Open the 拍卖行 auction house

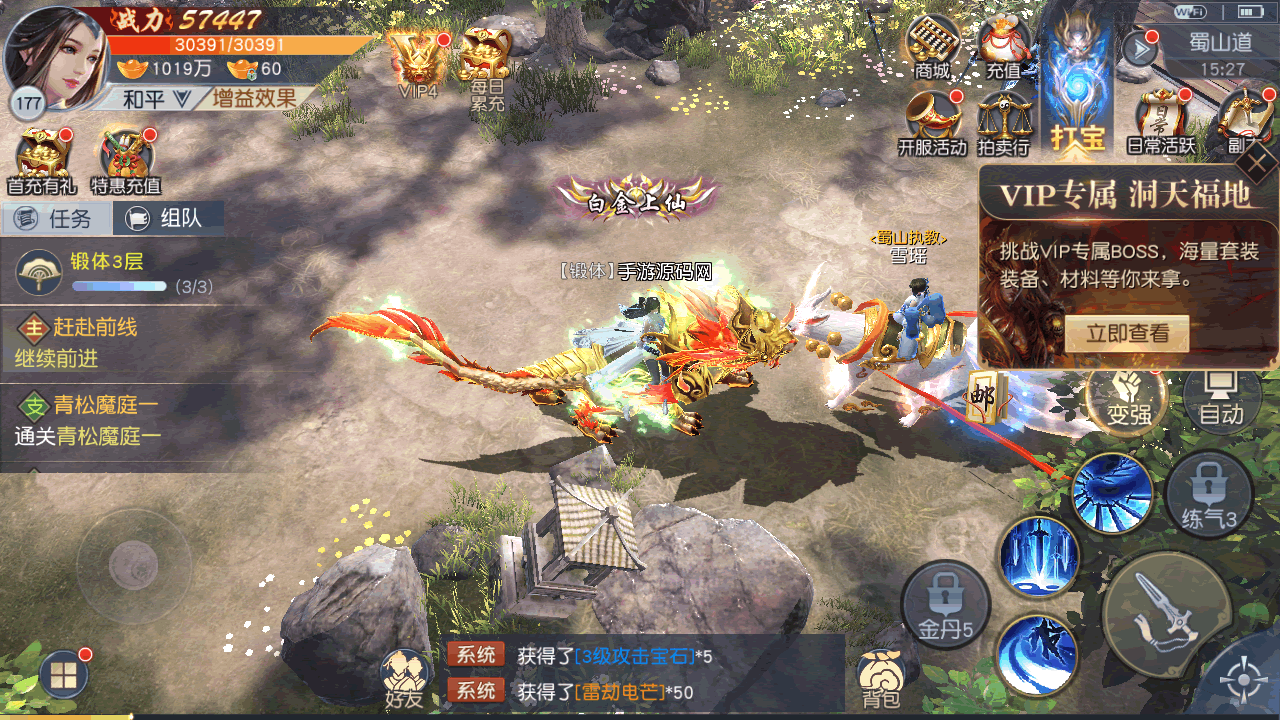click(1003, 124)
